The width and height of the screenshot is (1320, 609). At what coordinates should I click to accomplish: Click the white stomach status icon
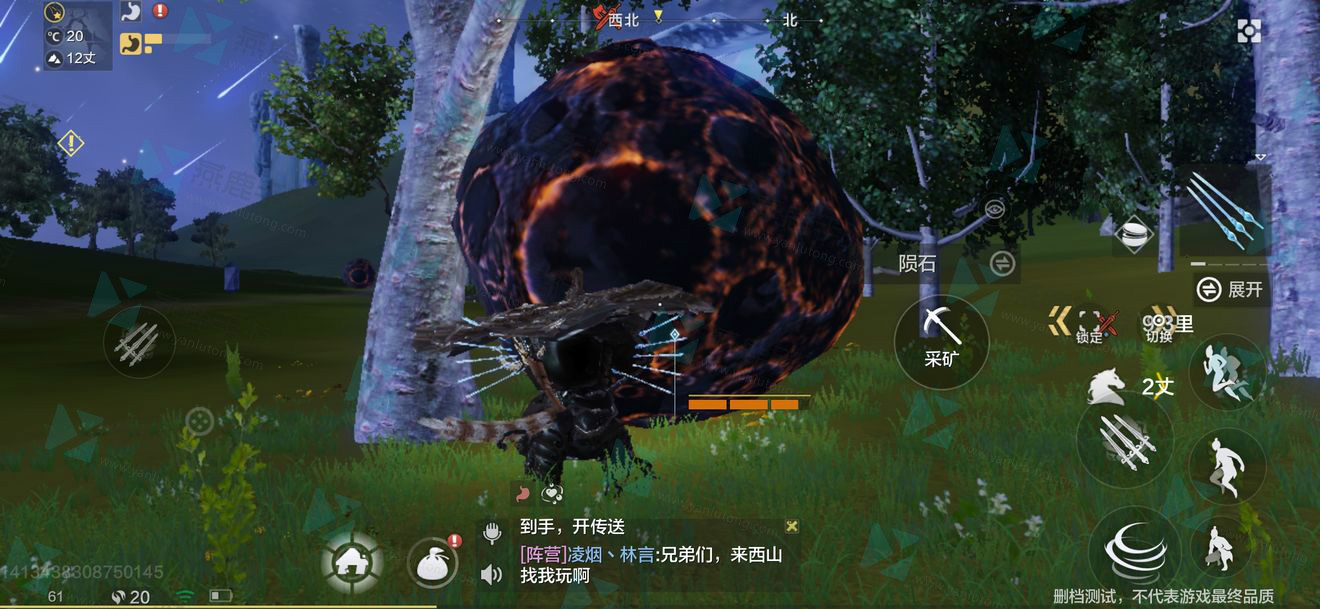click(x=131, y=12)
